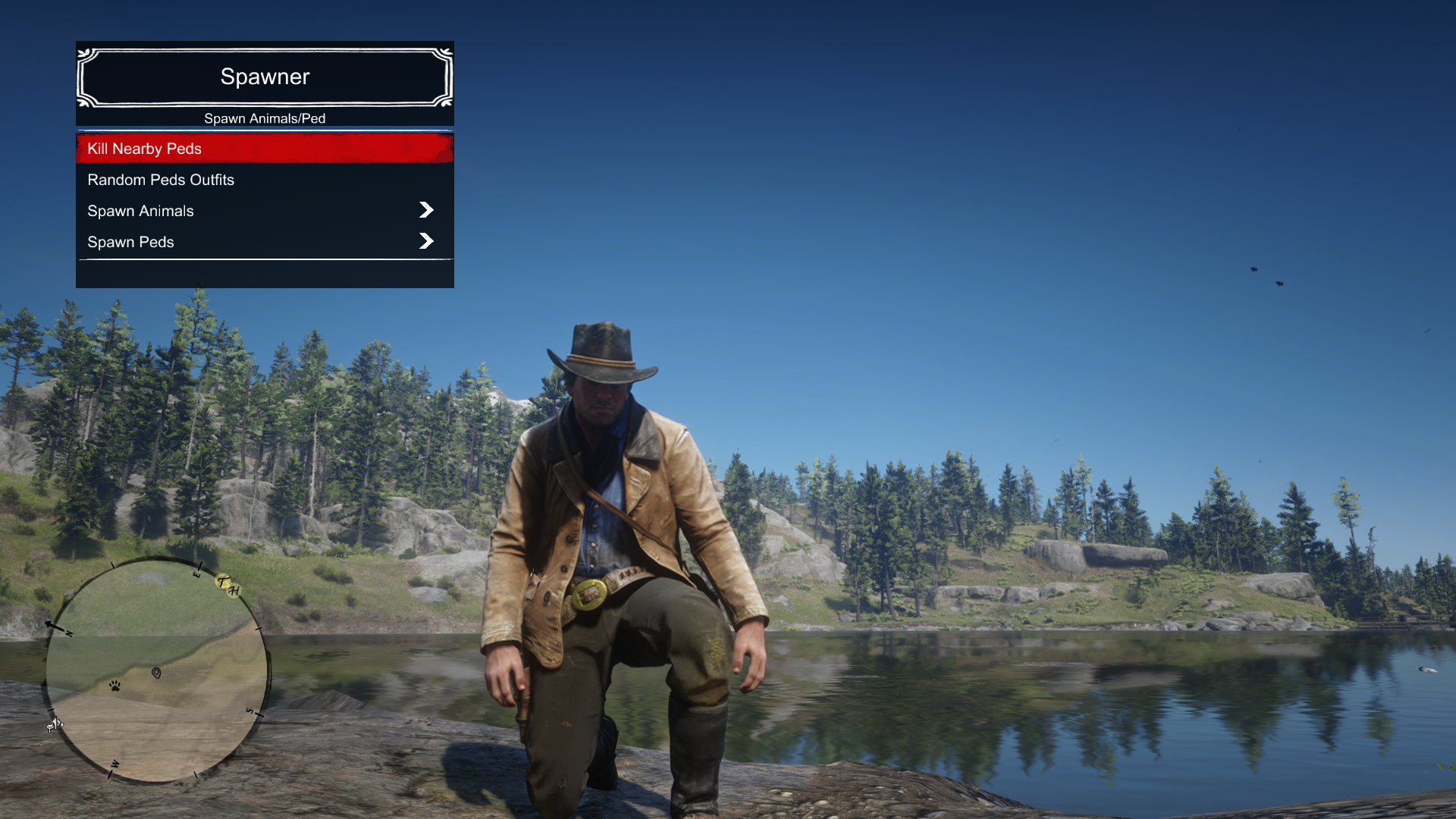The width and height of the screenshot is (1456, 819).
Task: Click the circular minimap
Action: 156,670
